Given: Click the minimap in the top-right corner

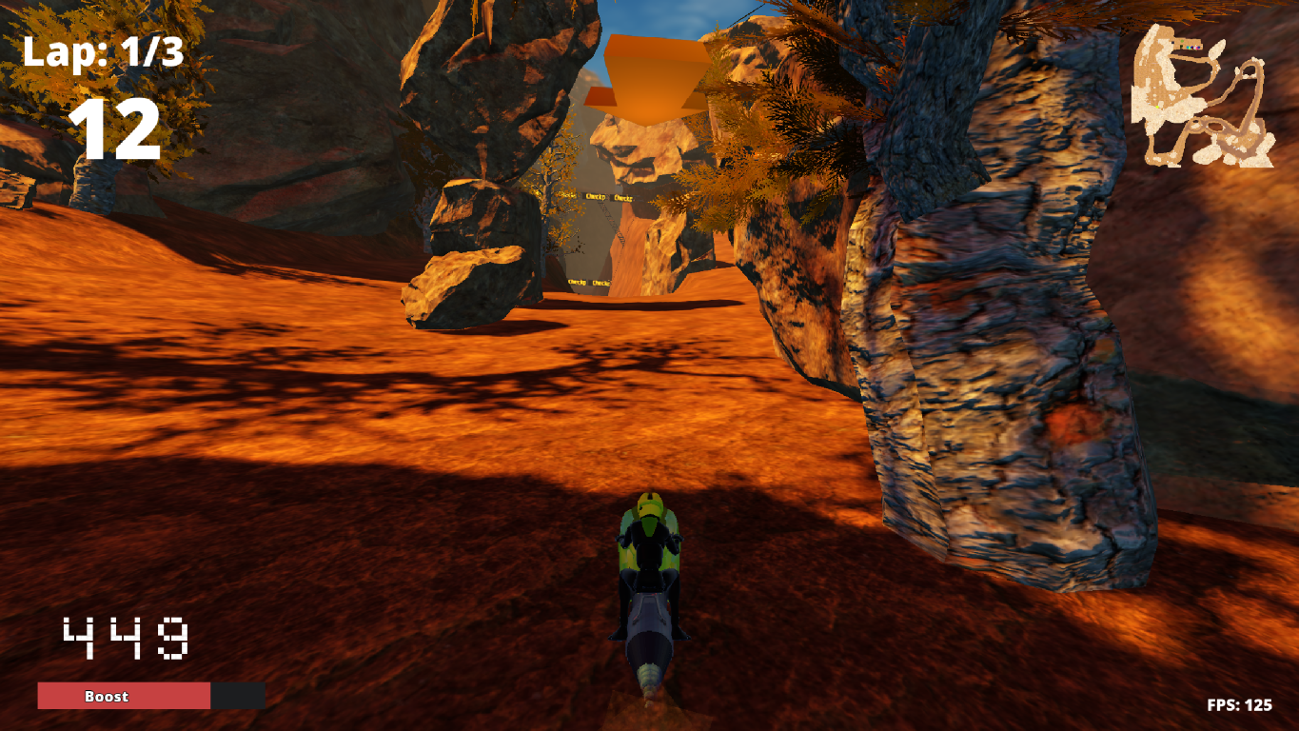Looking at the screenshot, I should 1200,95.
